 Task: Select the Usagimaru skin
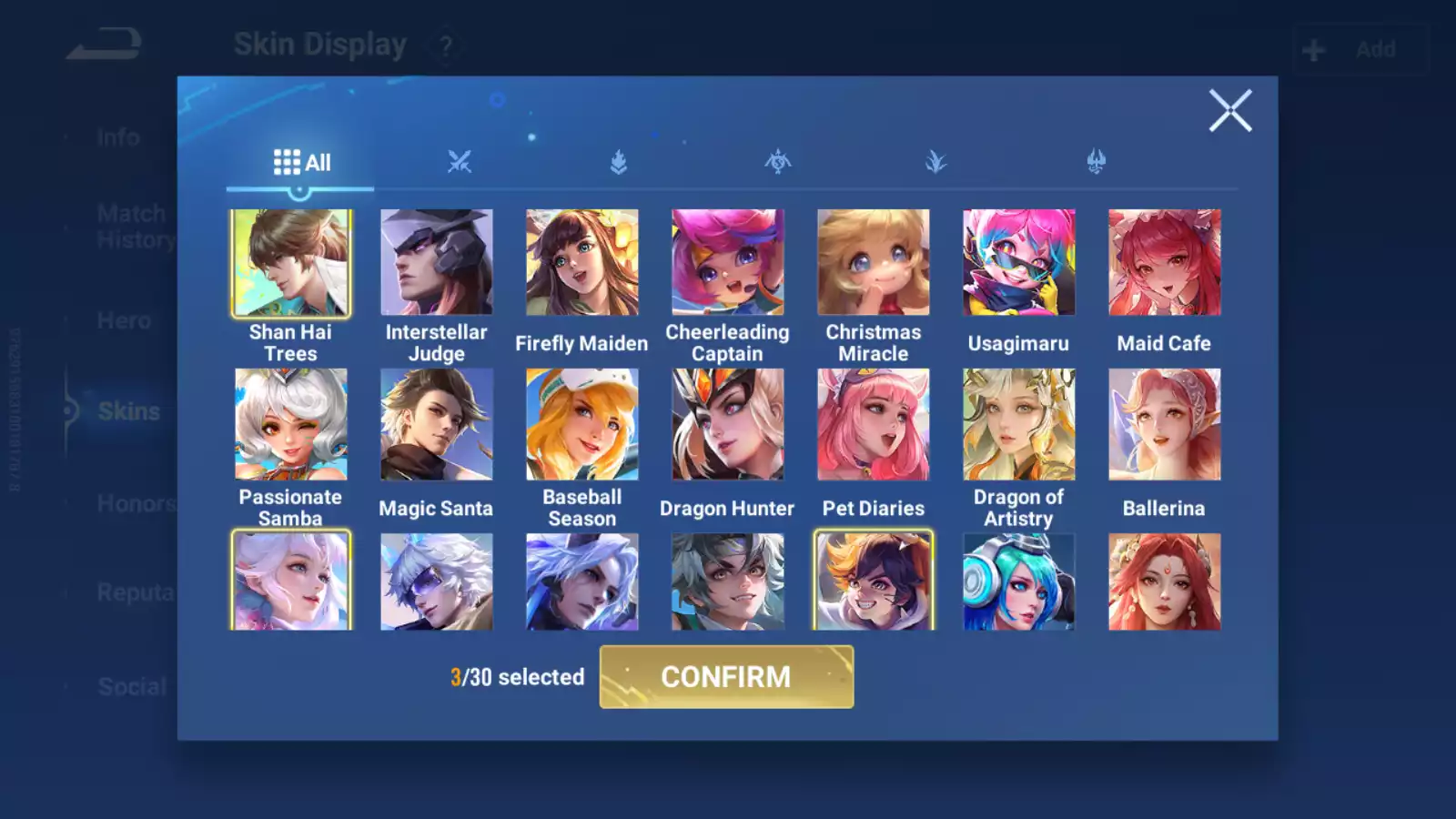(x=1018, y=263)
